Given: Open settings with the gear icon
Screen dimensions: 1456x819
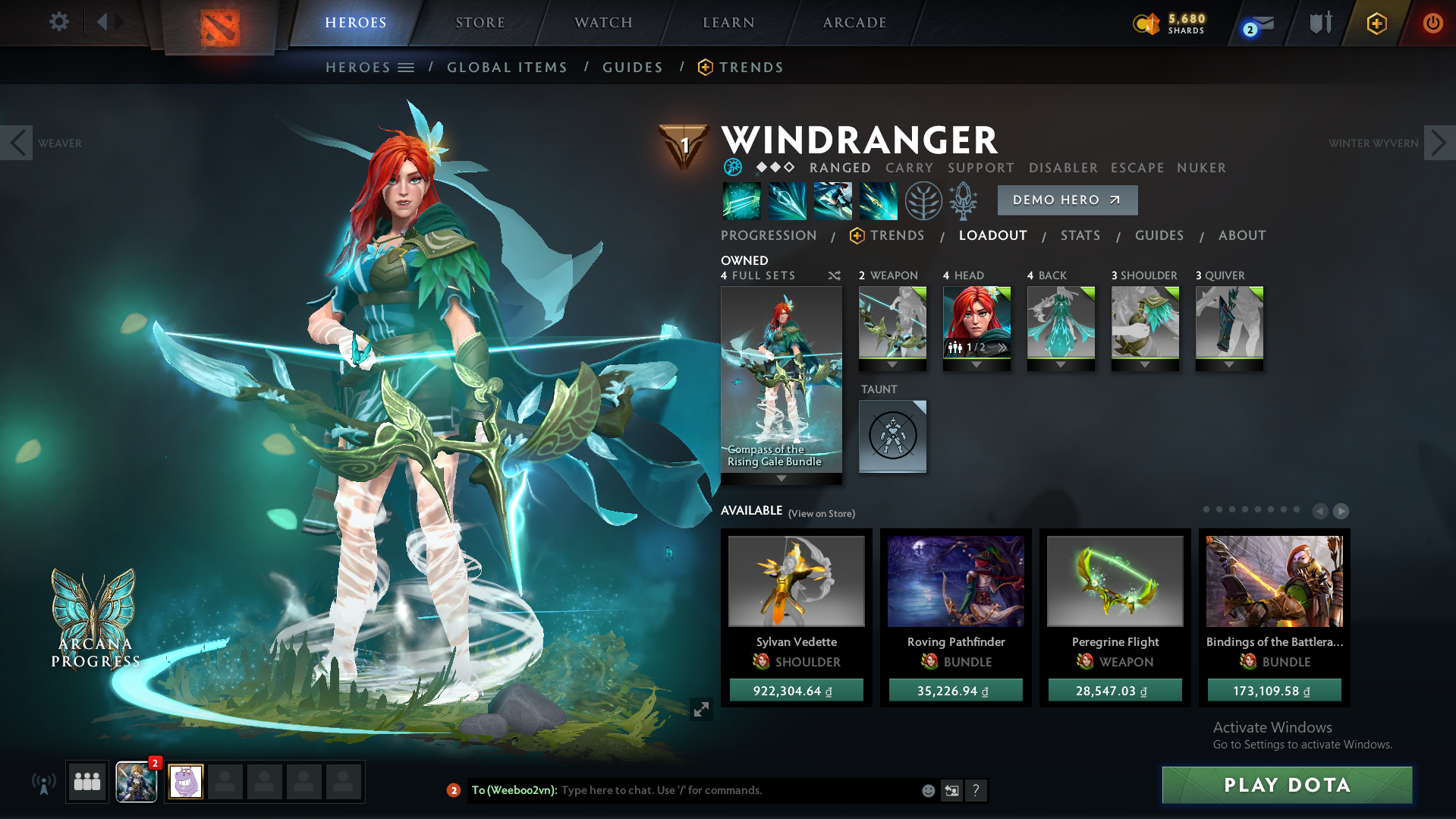Looking at the screenshot, I should coord(58,22).
